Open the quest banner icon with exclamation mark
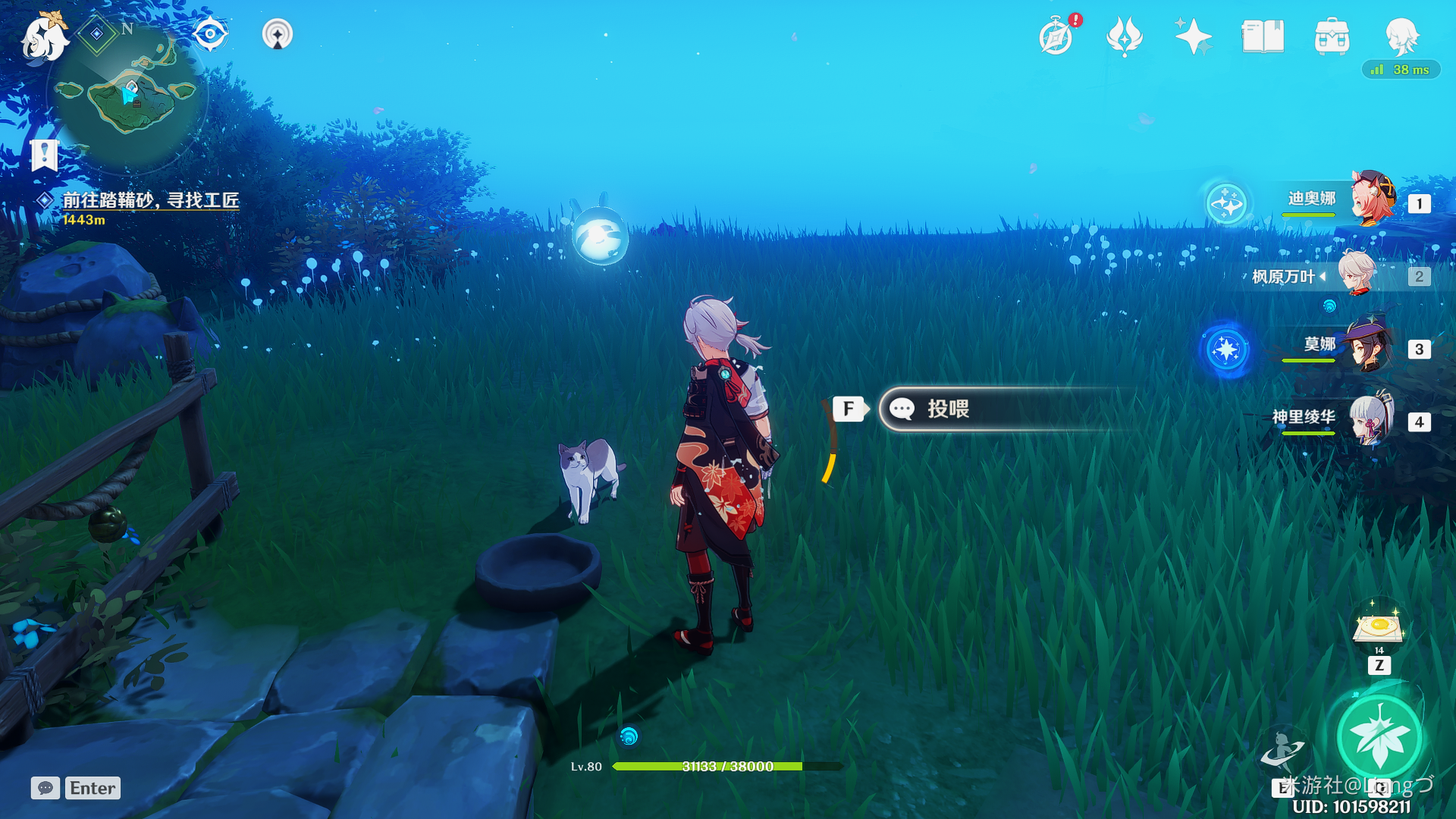This screenshot has height=819, width=1456. (44, 155)
